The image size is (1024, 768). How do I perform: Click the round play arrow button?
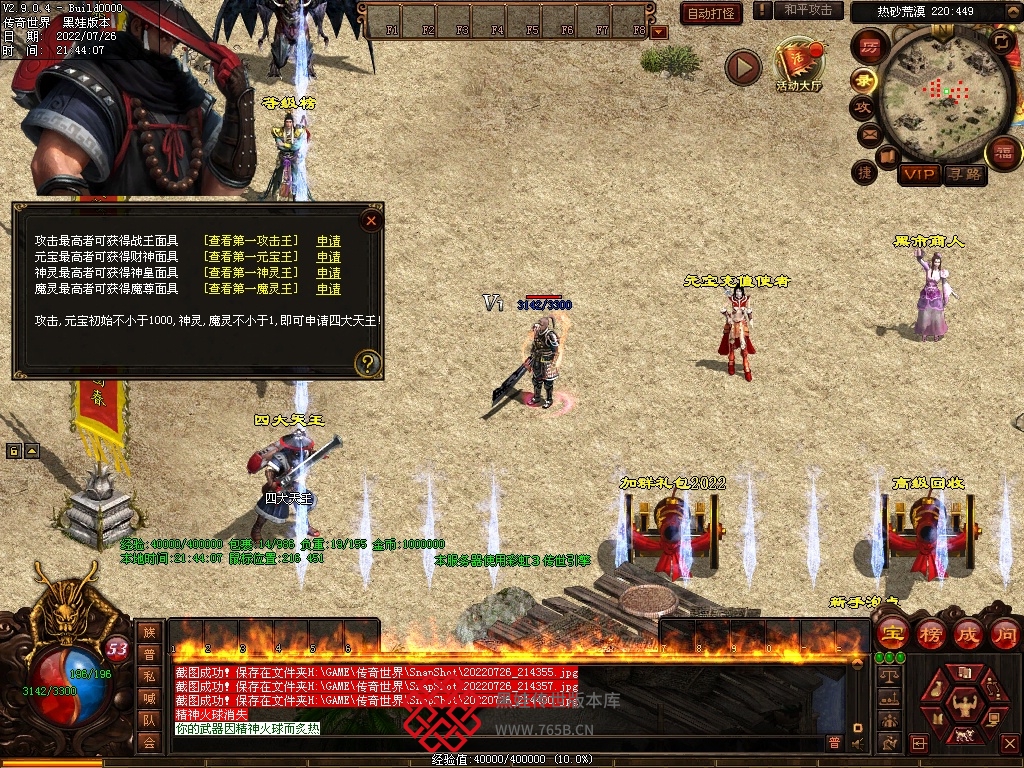click(x=743, y=67)
